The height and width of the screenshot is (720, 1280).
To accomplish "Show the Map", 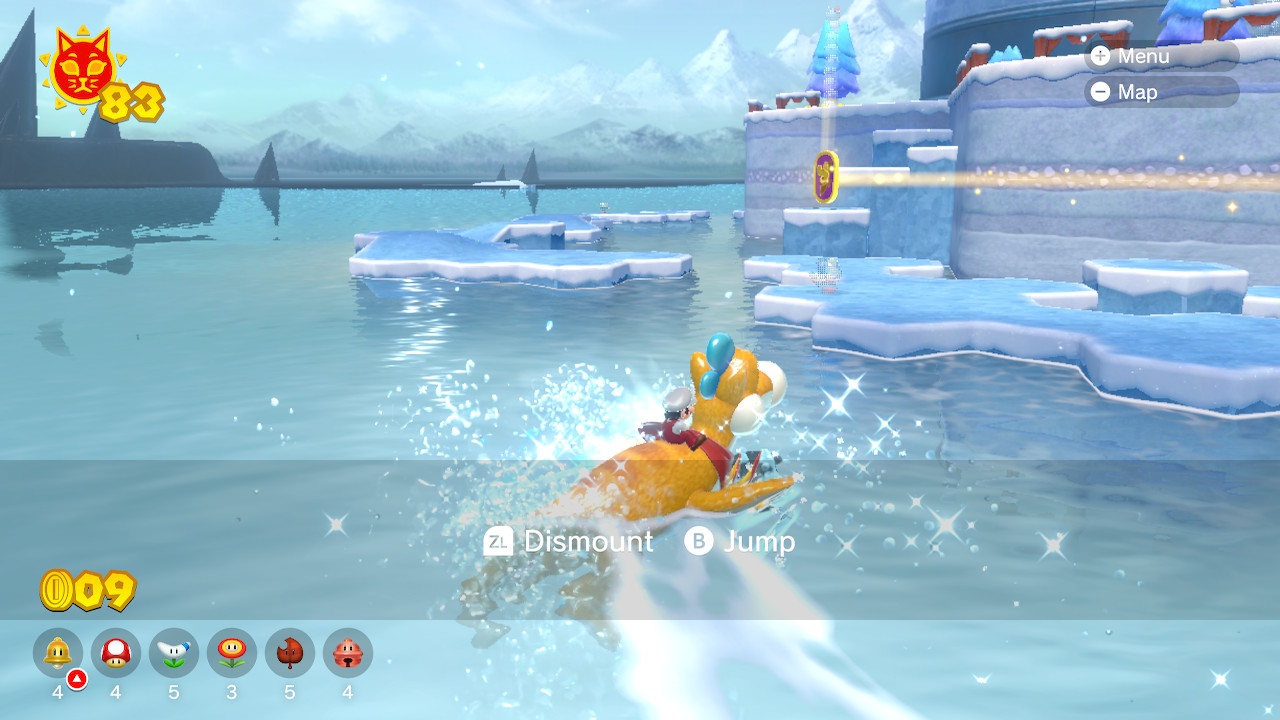I will click(x=1160, y=92).
